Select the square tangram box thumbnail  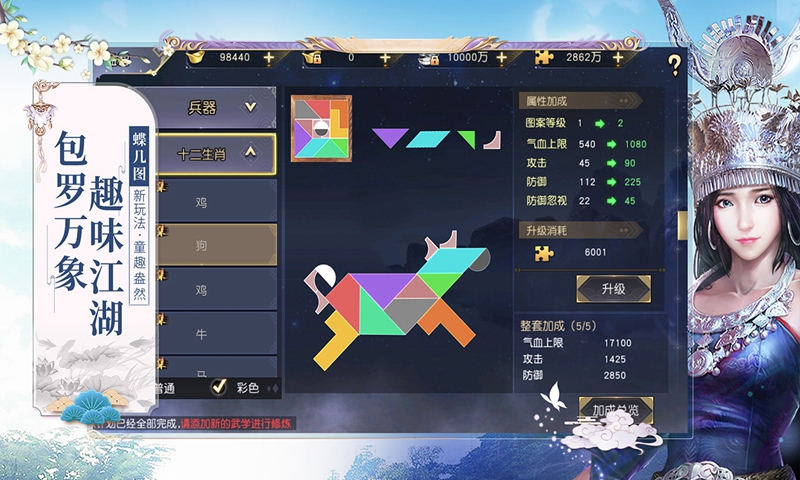pos(321,128)
